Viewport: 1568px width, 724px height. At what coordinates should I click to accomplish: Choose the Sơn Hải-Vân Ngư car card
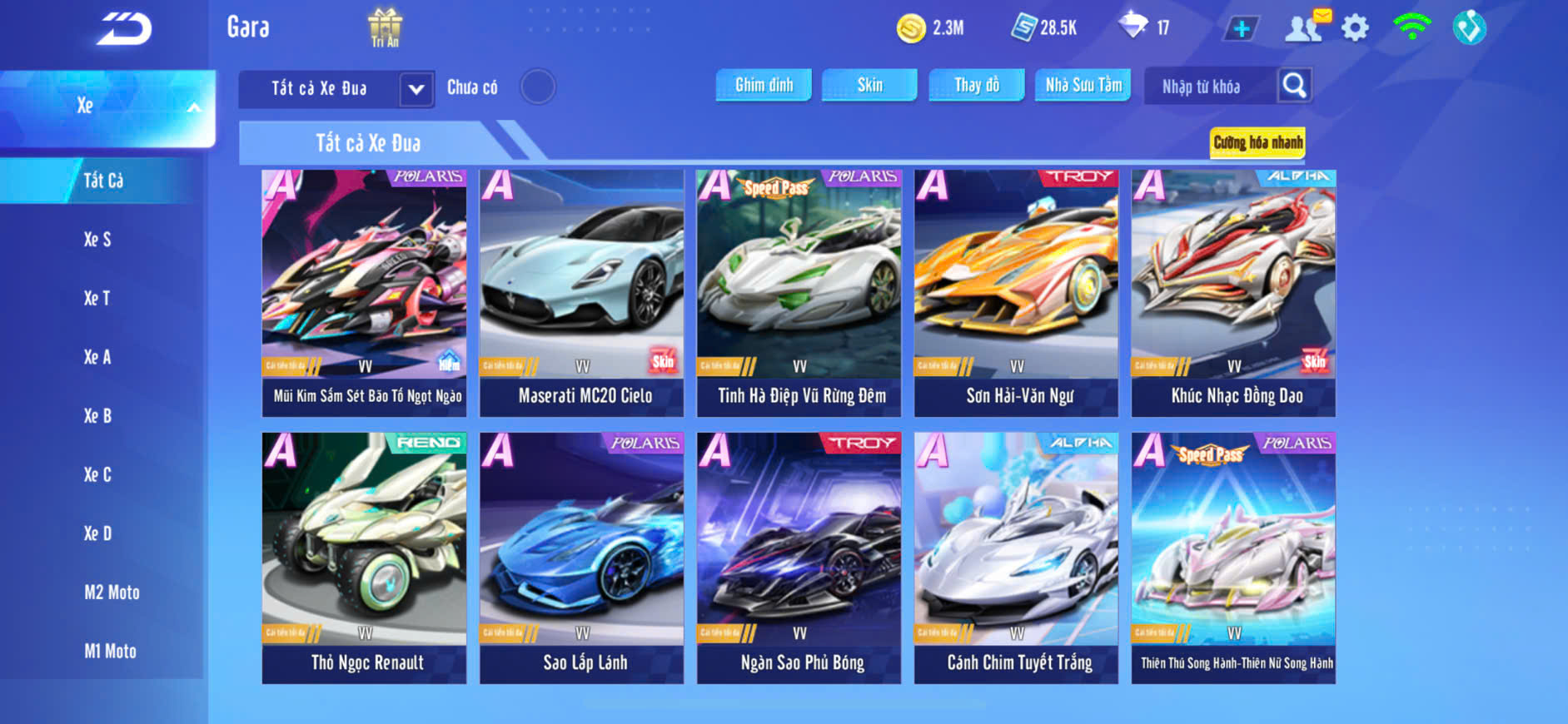click(x=1016, y=293)
